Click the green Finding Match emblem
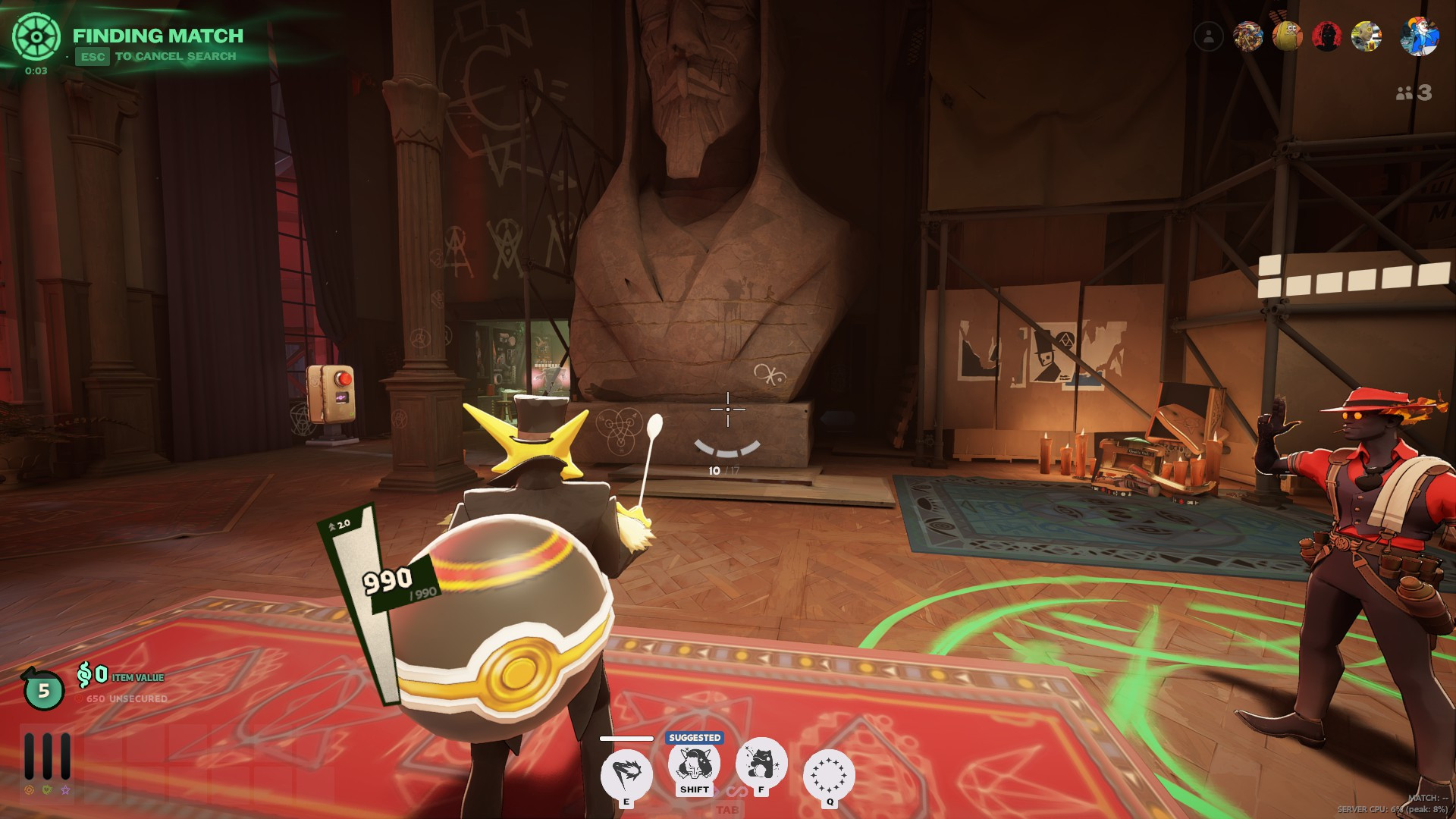1456x819 pixels. point(36,37)
